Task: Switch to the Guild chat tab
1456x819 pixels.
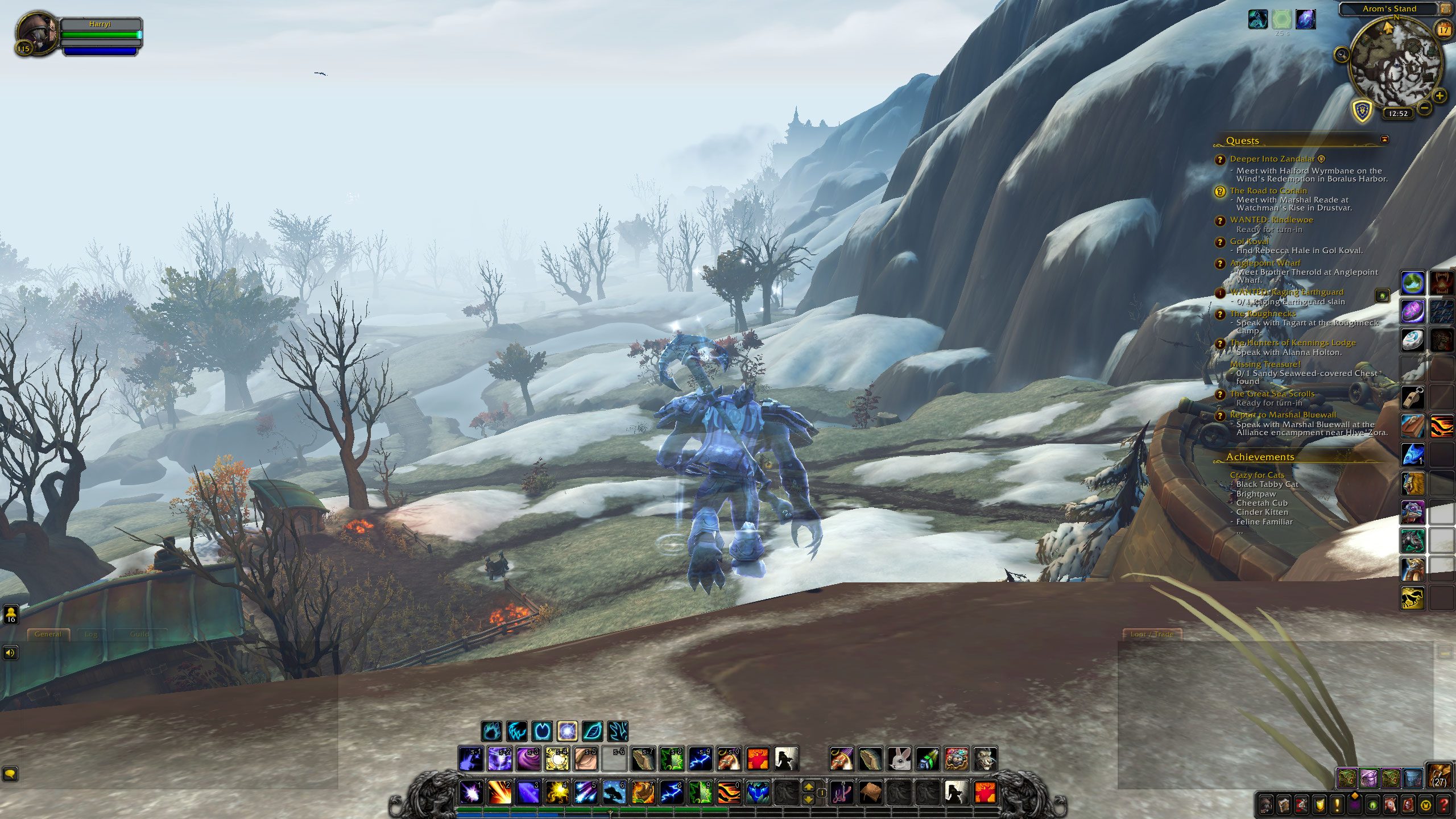Action: pyautogui.click(x=140, y=633)
